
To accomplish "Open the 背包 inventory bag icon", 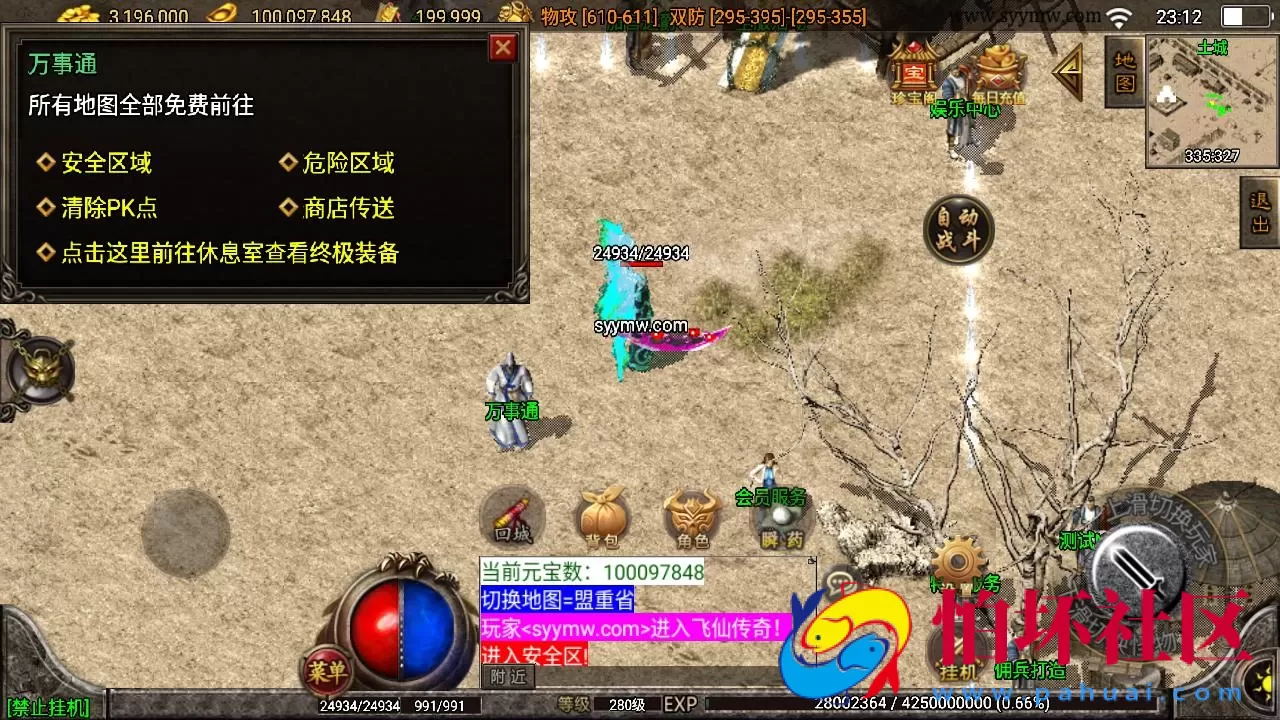I will (x=602, y=515).
